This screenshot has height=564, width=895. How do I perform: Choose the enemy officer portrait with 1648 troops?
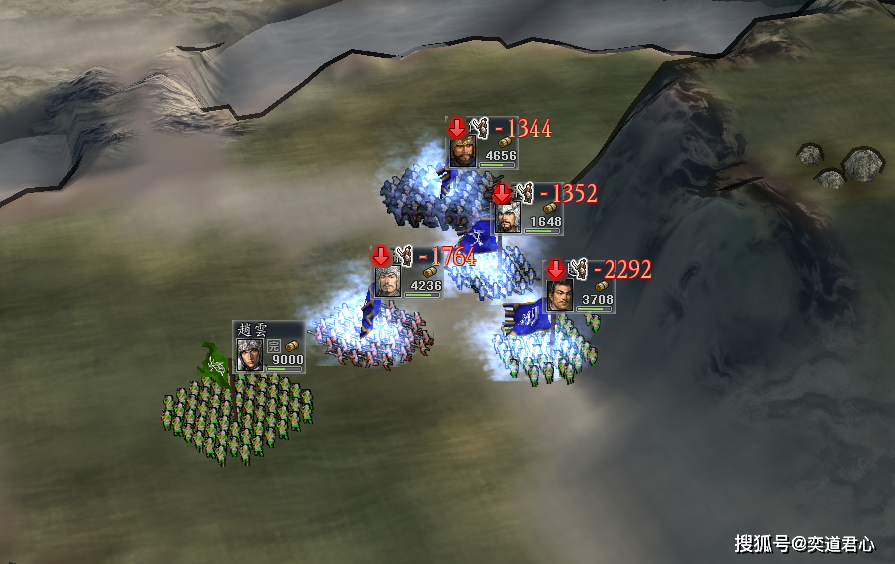pyautogui.click(x=507, y=217)
